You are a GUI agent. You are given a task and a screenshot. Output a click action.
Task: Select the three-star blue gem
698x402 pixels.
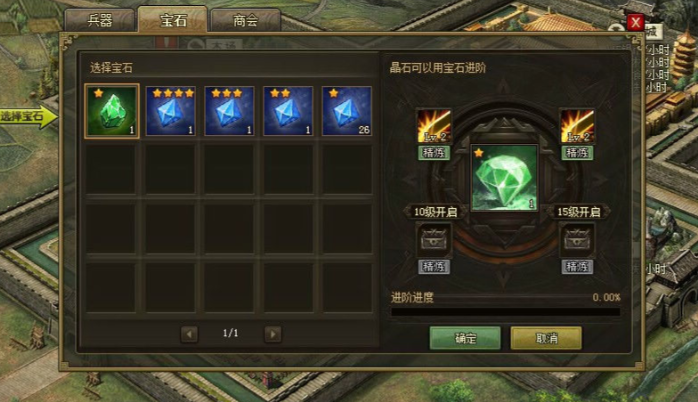229,111
